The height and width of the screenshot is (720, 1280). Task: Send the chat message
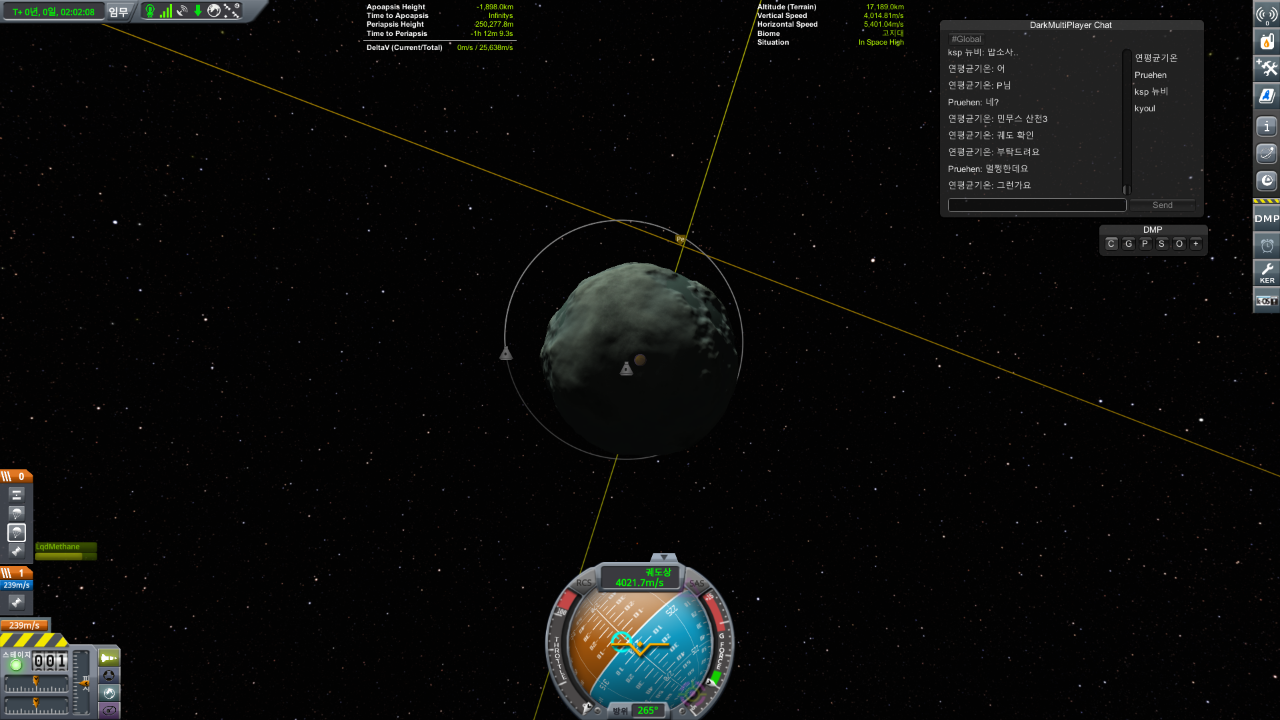[x=1162, y=205]
